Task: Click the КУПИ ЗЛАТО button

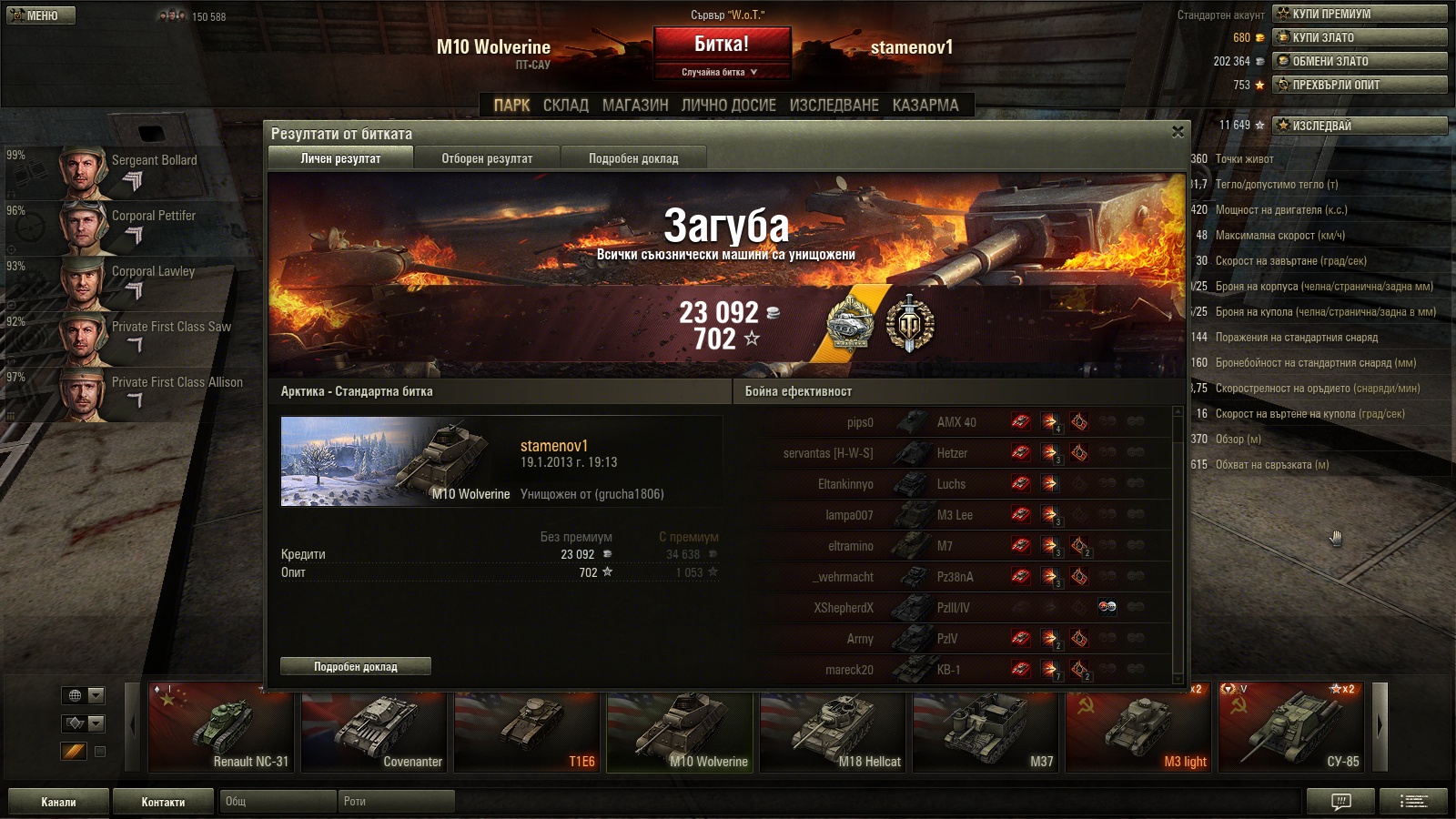Action: point(1360,37)
